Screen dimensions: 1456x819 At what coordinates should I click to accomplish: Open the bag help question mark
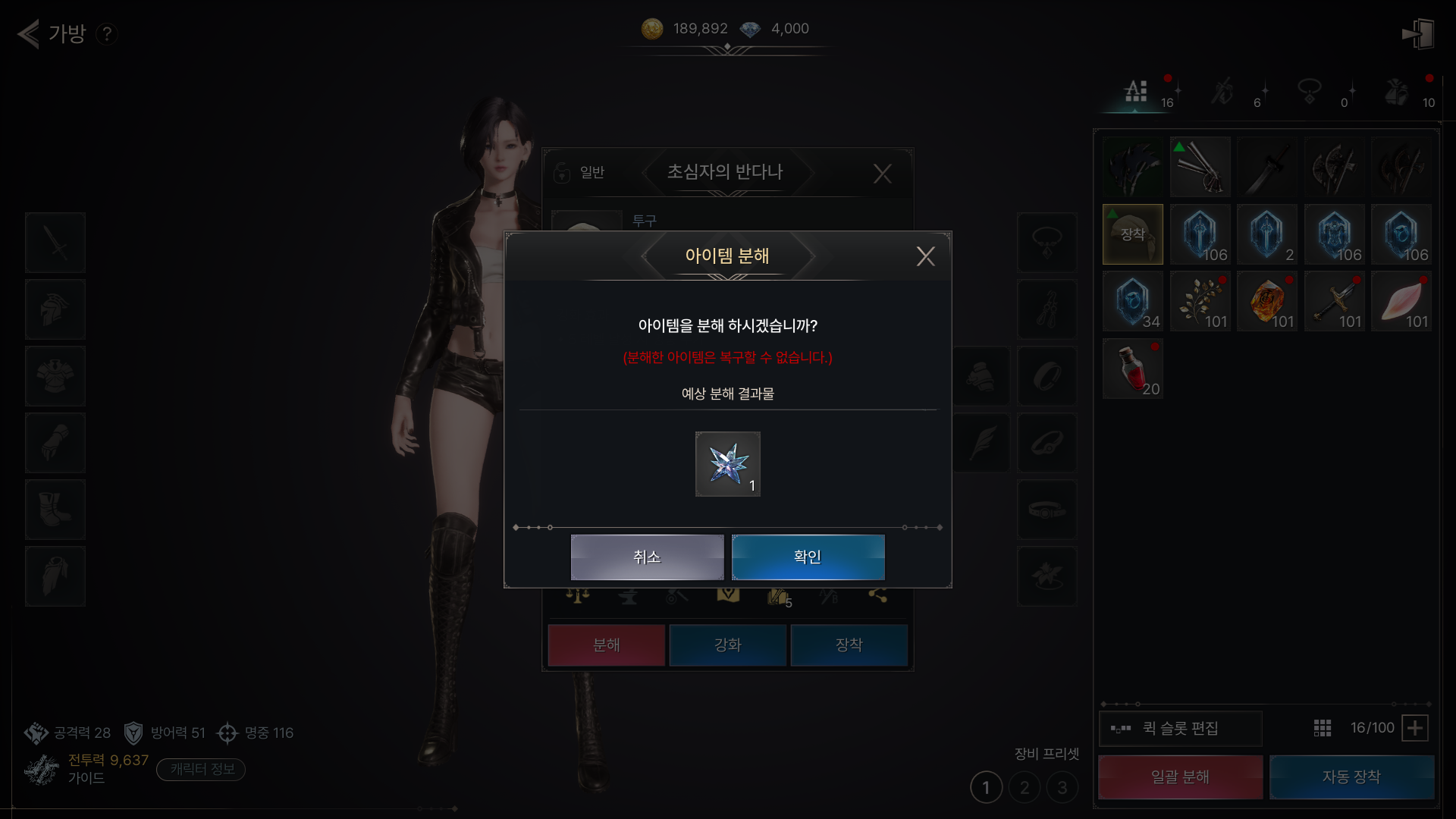coord(107,34)
